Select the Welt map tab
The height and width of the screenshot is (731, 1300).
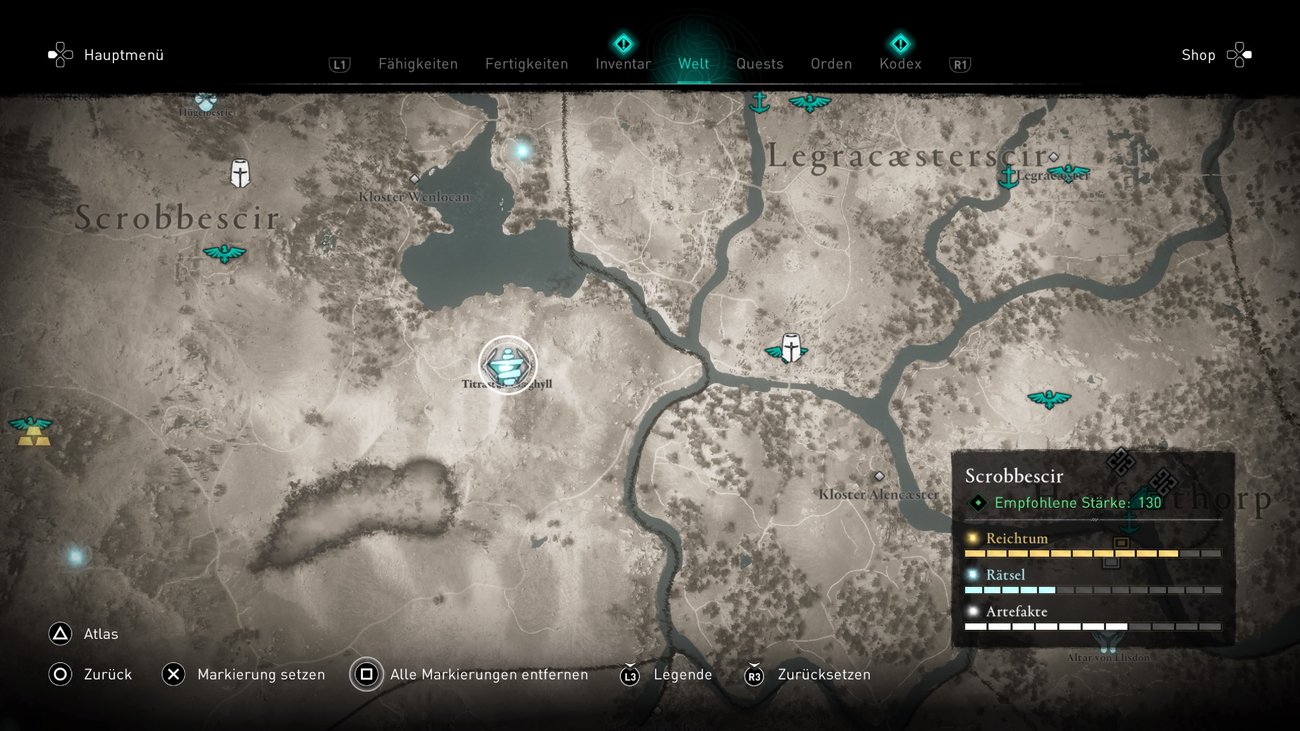pyautogui.click(x=693, y=64)
